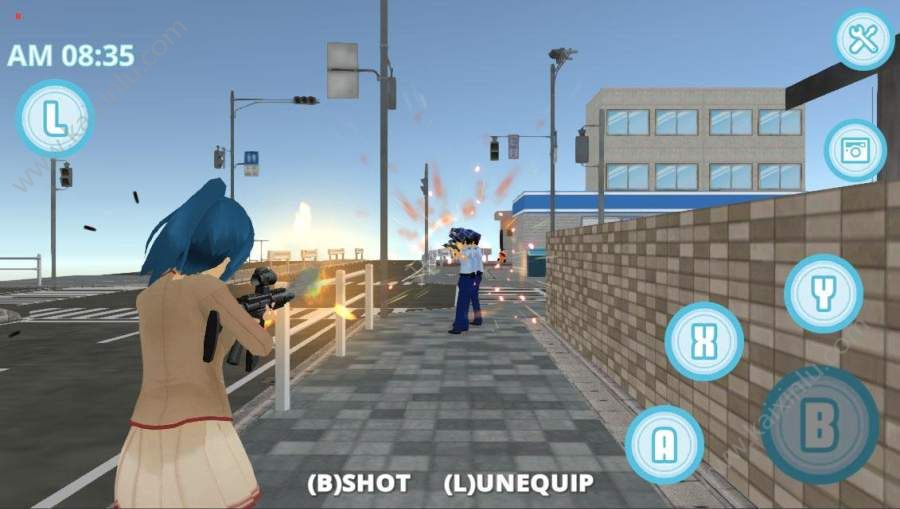
Task: Open the wrench and screwdriver settings
Action: pos(863,40)
